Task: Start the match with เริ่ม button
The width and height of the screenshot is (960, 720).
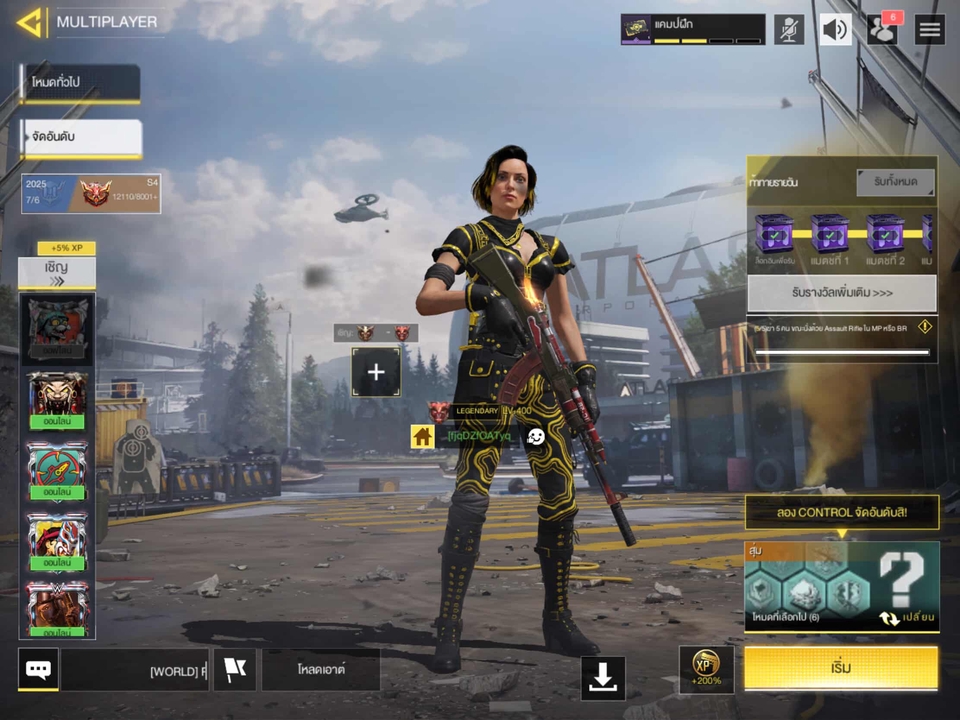Action: pos(841,668)
